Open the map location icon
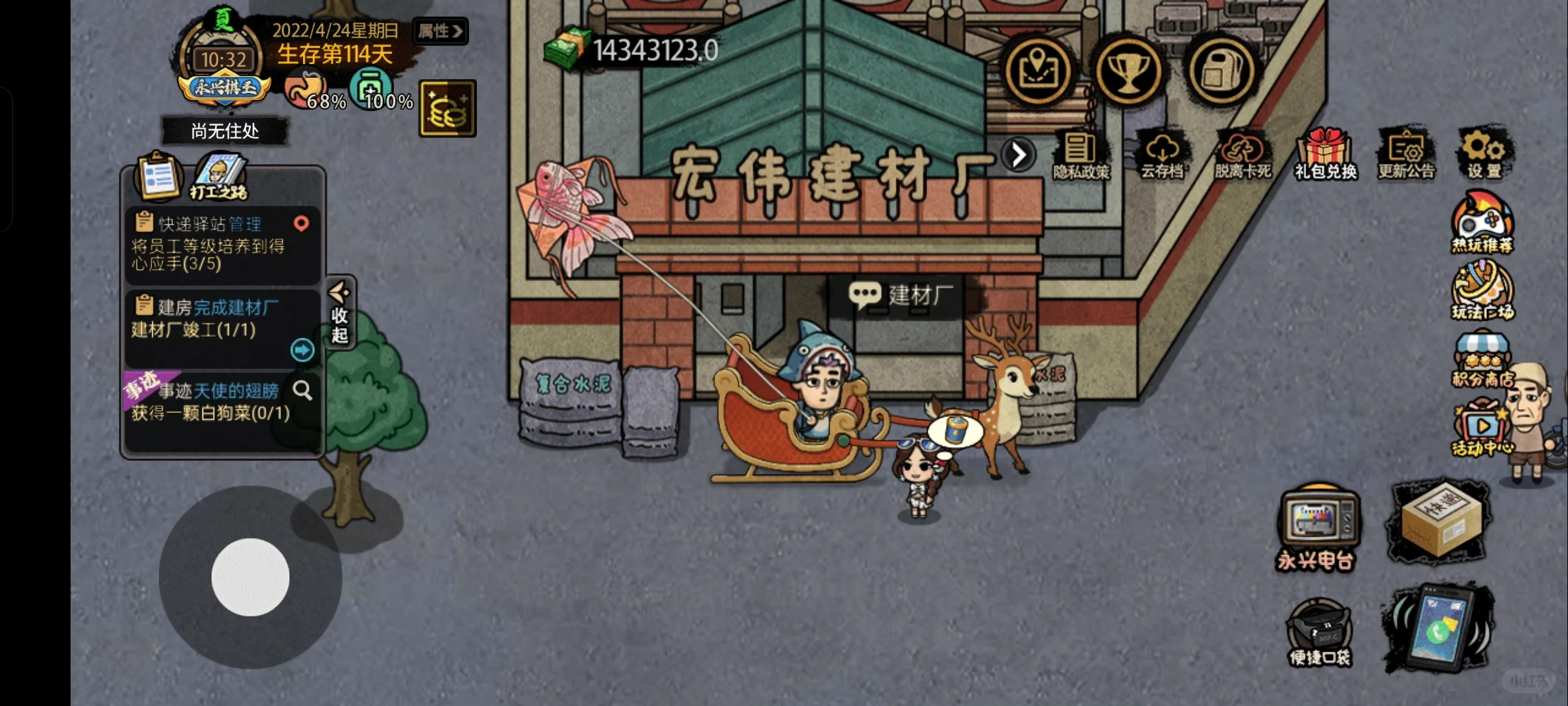1568x706 pixels. point(1037,71)
